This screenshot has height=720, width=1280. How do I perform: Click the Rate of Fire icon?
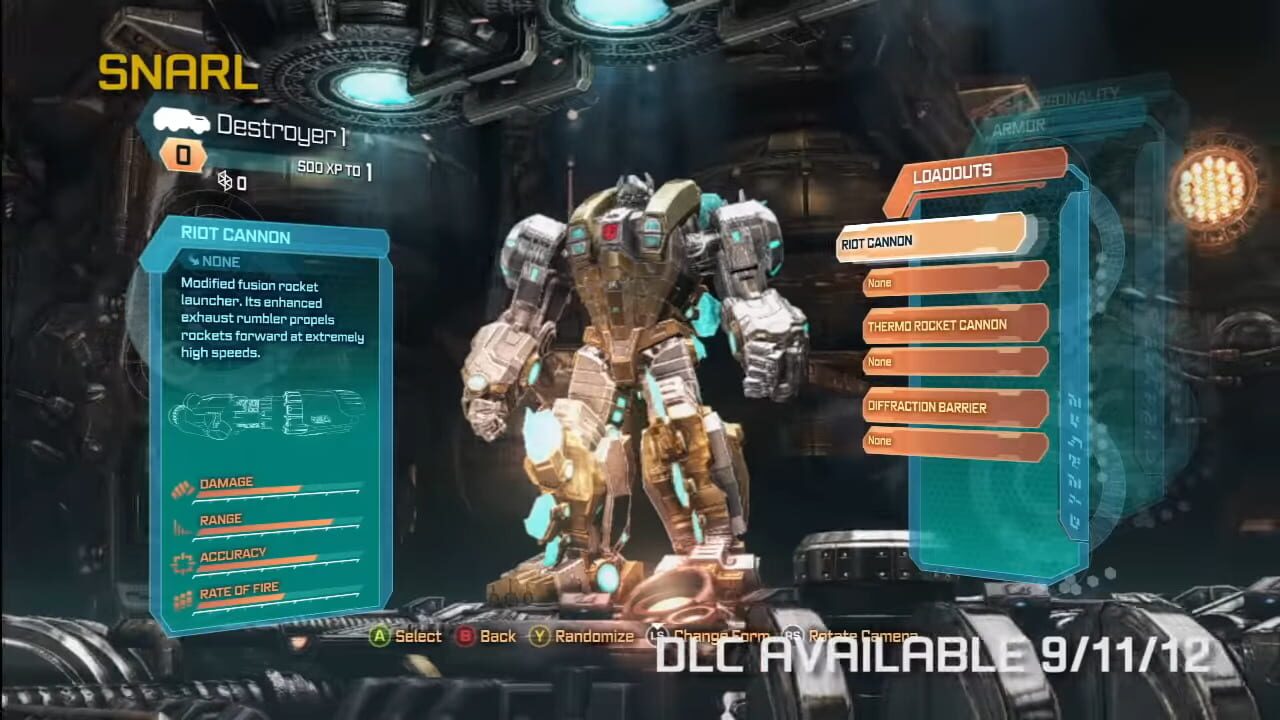(184, 597)
